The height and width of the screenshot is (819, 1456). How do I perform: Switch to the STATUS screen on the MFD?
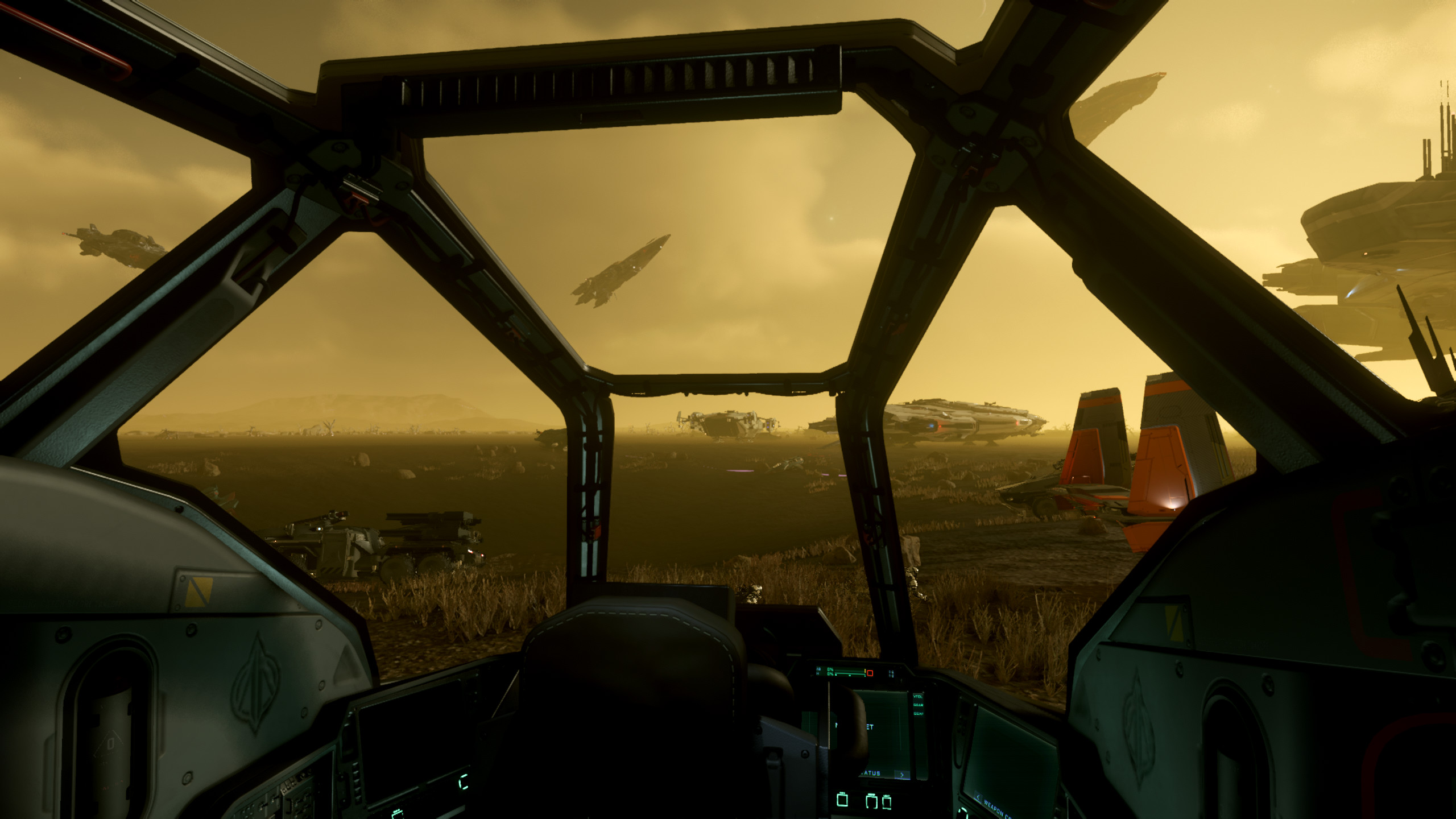click(871, 773)
